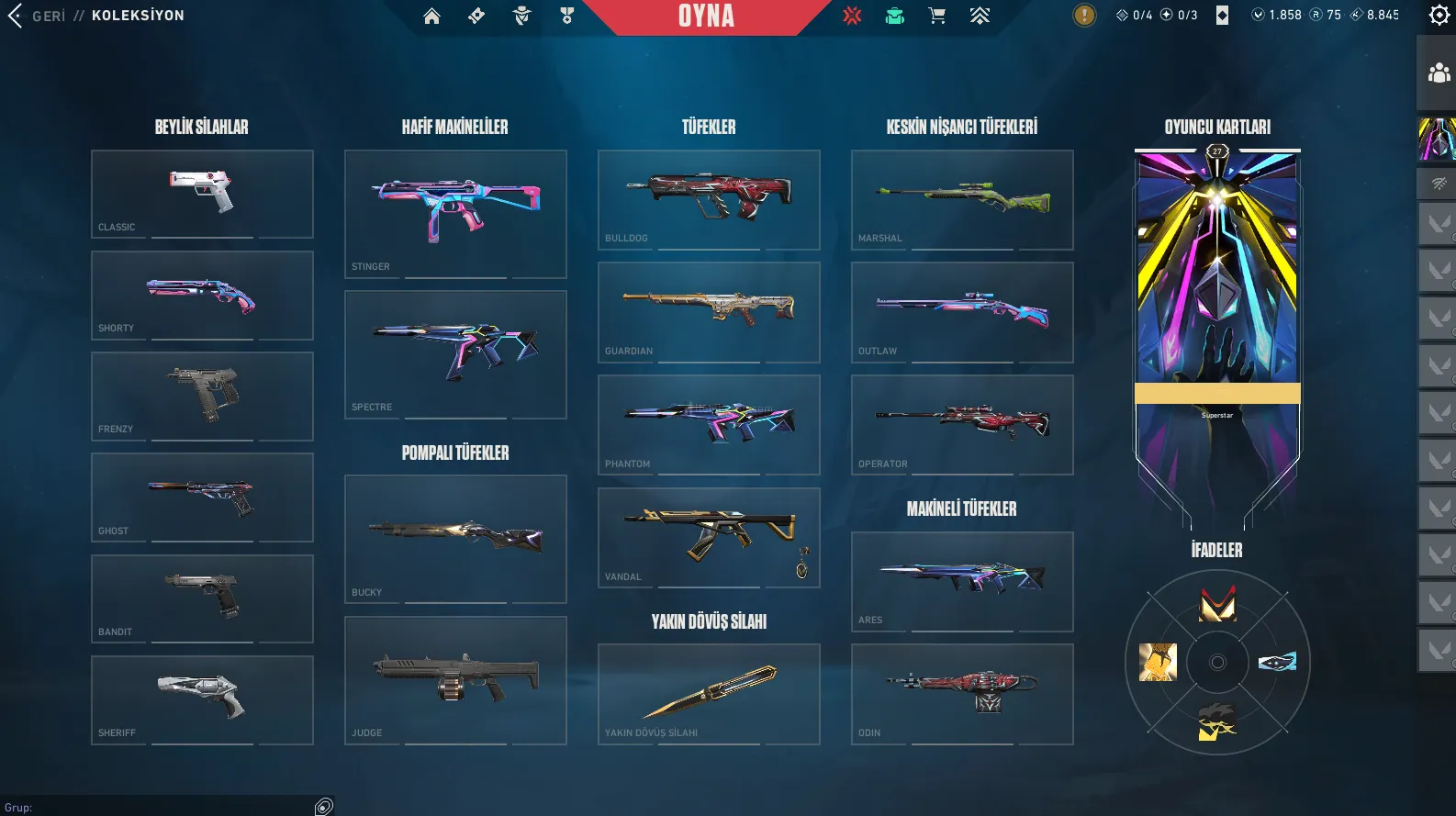Select the Classic pistol slot
Viewport: 1456px width, 816px height.
(202, 194)
